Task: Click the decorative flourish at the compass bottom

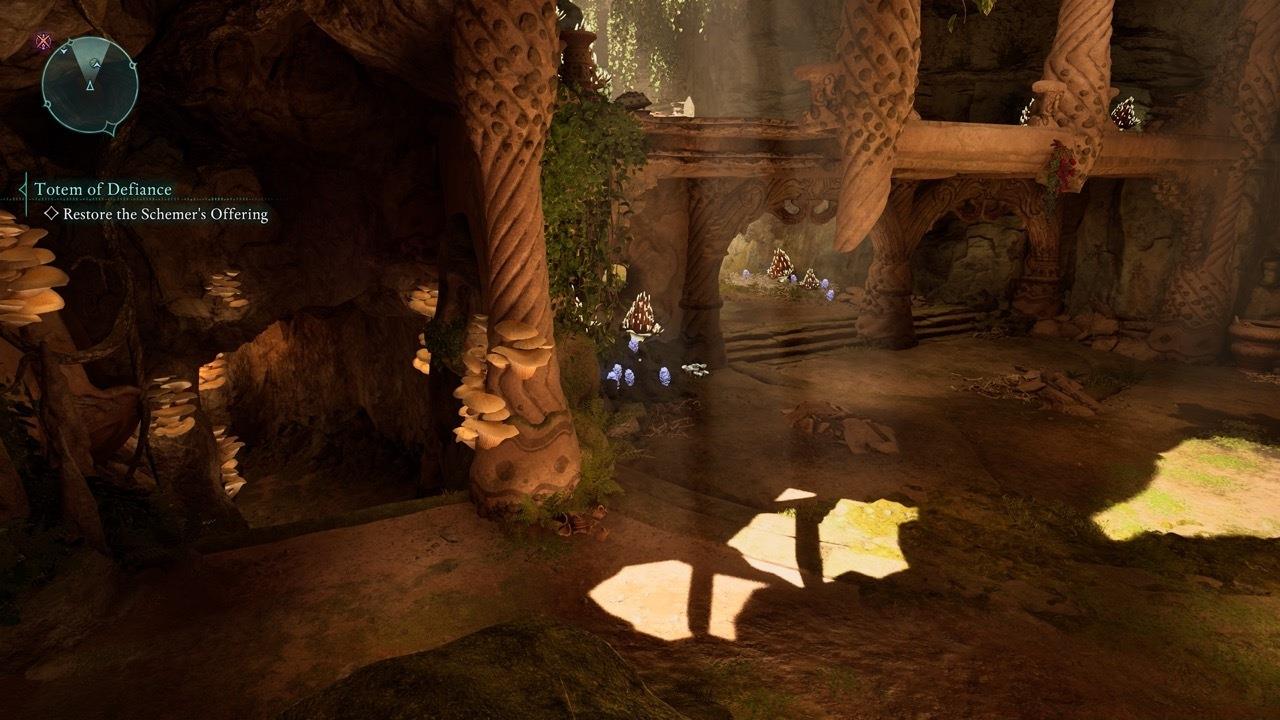Action: pos(109,130)
